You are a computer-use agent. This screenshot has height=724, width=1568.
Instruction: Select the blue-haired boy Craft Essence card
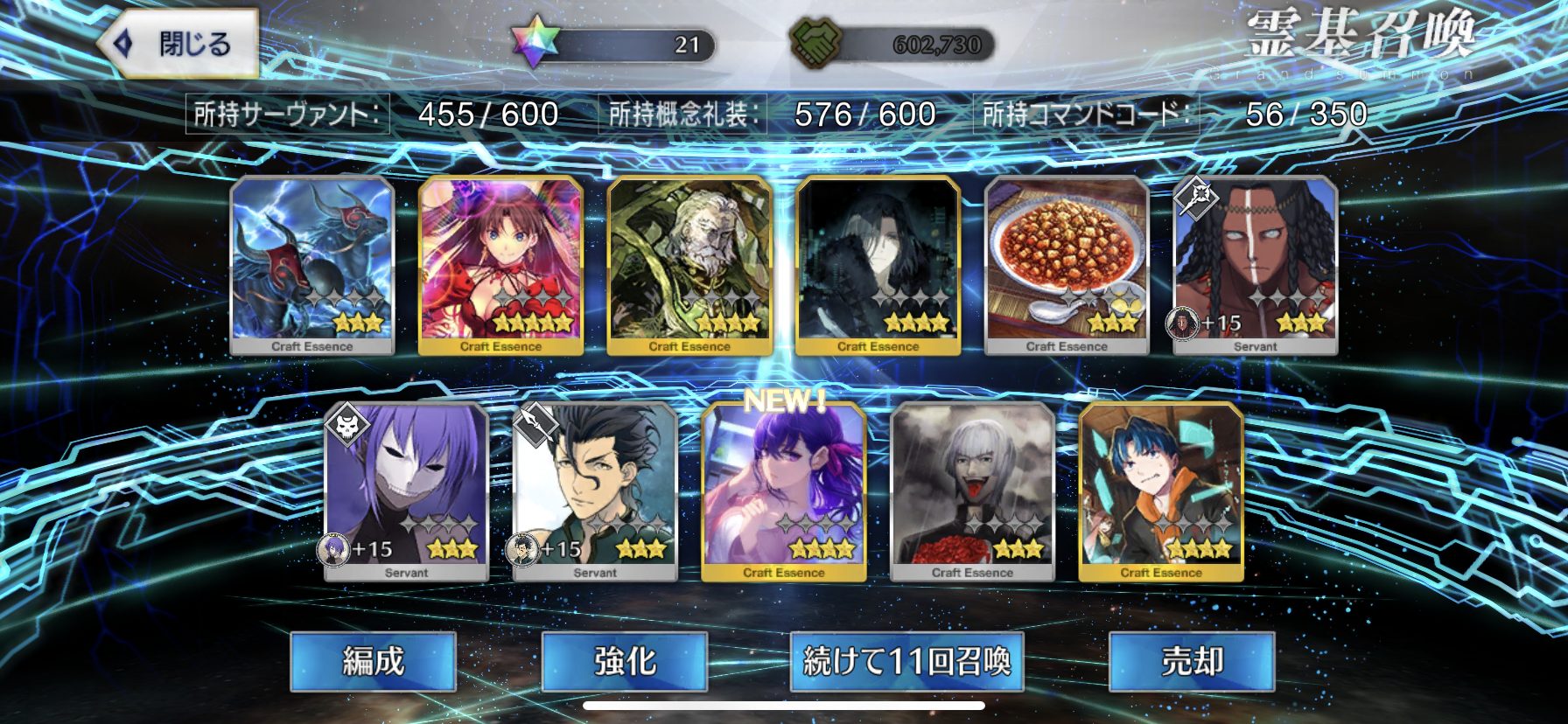click(1161, 491)
